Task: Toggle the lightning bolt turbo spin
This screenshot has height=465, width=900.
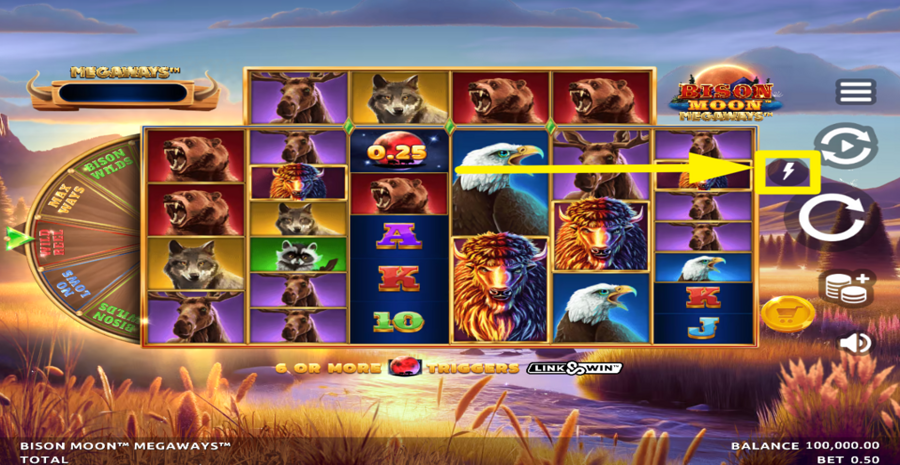Action: click(788, 173)
